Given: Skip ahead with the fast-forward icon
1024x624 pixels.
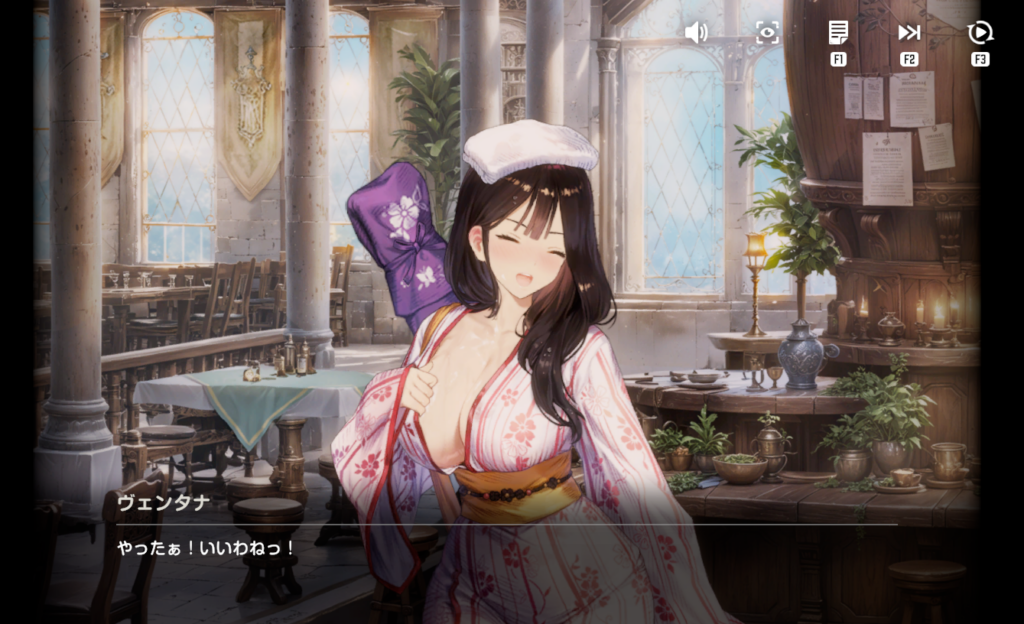Looking at the screenshot, I should pos(909,33).
